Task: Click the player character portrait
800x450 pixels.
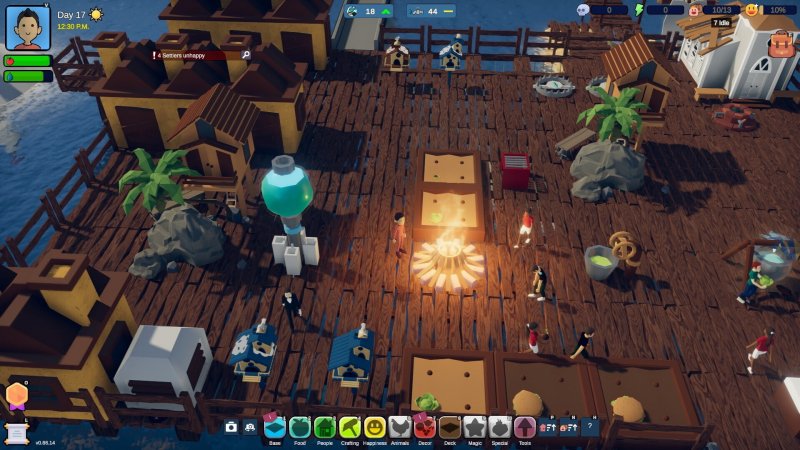Action: pos(28,27)
